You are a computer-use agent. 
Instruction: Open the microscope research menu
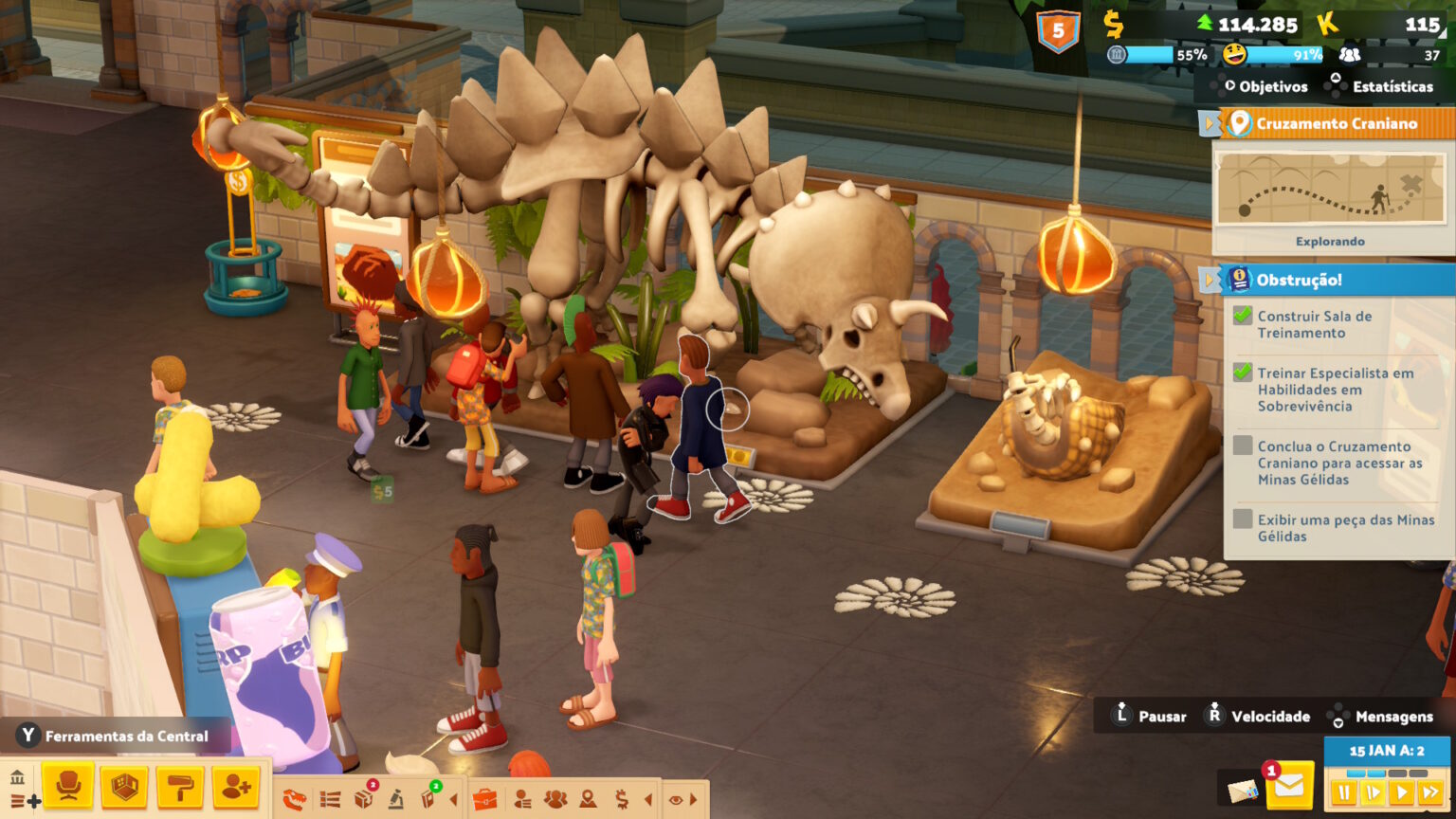tap(396, 799)
